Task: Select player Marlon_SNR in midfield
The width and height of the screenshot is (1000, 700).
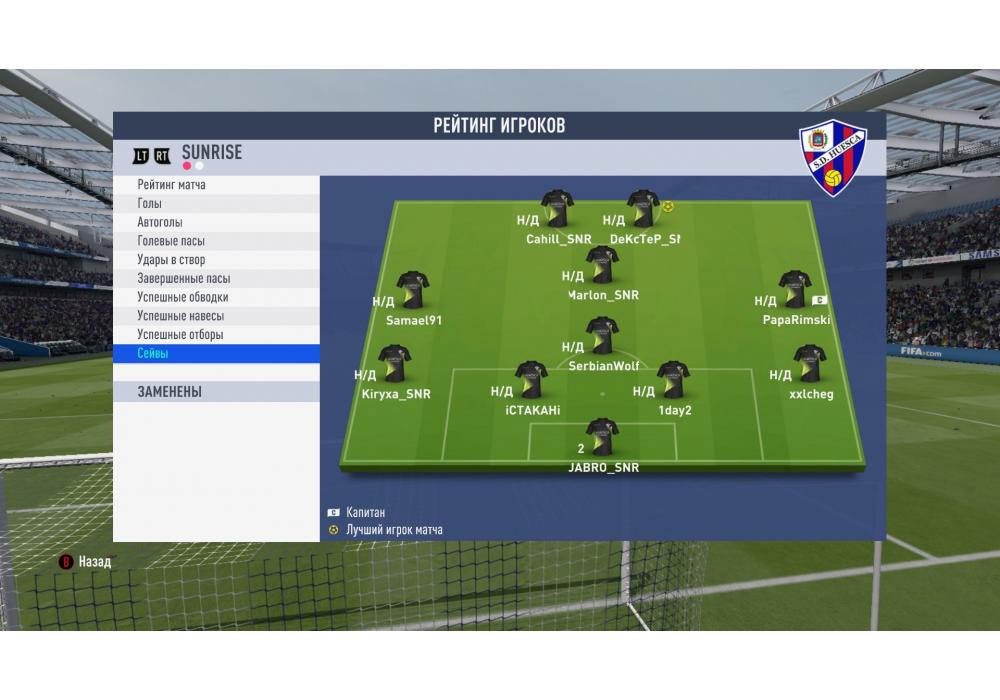Action: click(x=602, y=265)
